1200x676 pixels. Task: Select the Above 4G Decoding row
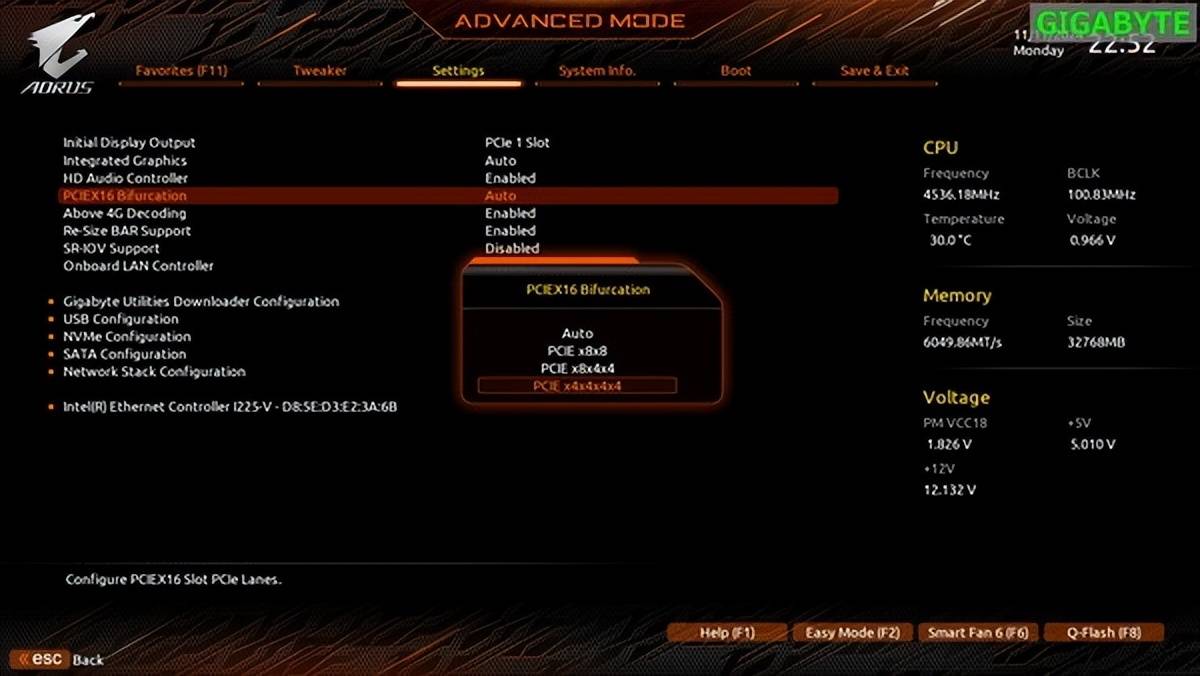point(125,213)
